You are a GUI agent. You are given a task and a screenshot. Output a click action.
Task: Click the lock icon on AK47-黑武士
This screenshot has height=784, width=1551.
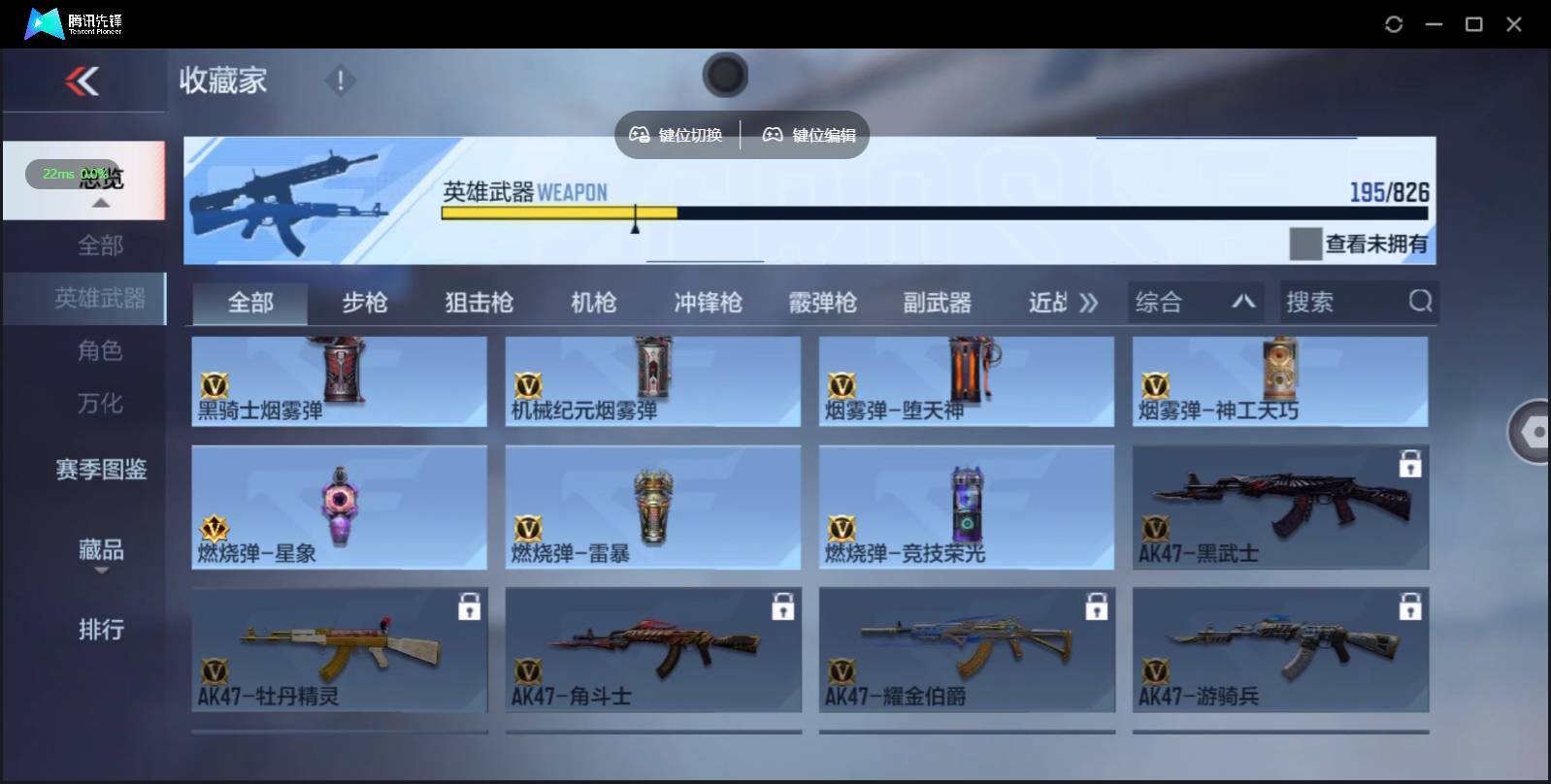1410,464
